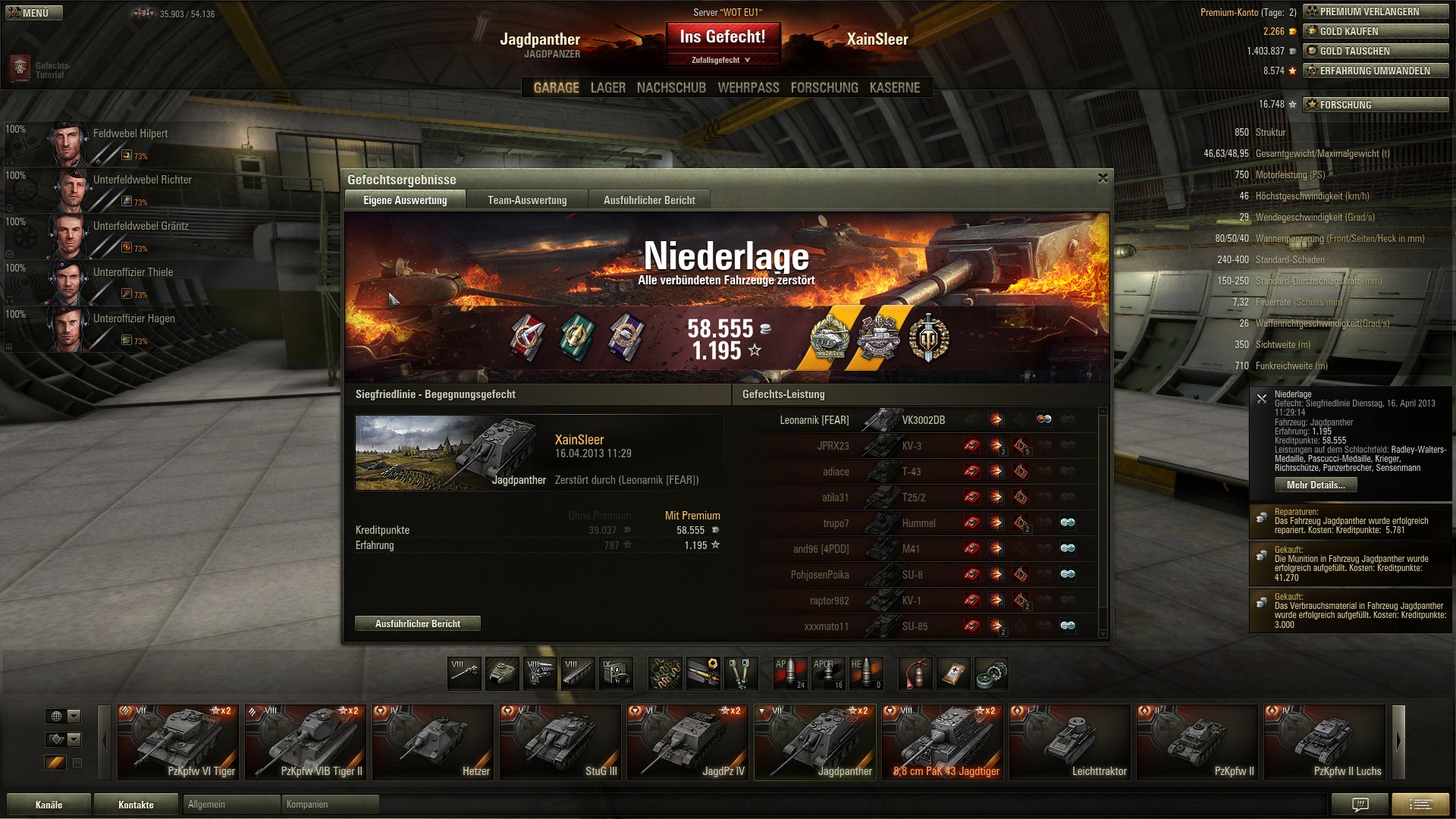Viewport: 1456px width, 819px height.
Task: Open the MENÜ button
Action: 34,13
